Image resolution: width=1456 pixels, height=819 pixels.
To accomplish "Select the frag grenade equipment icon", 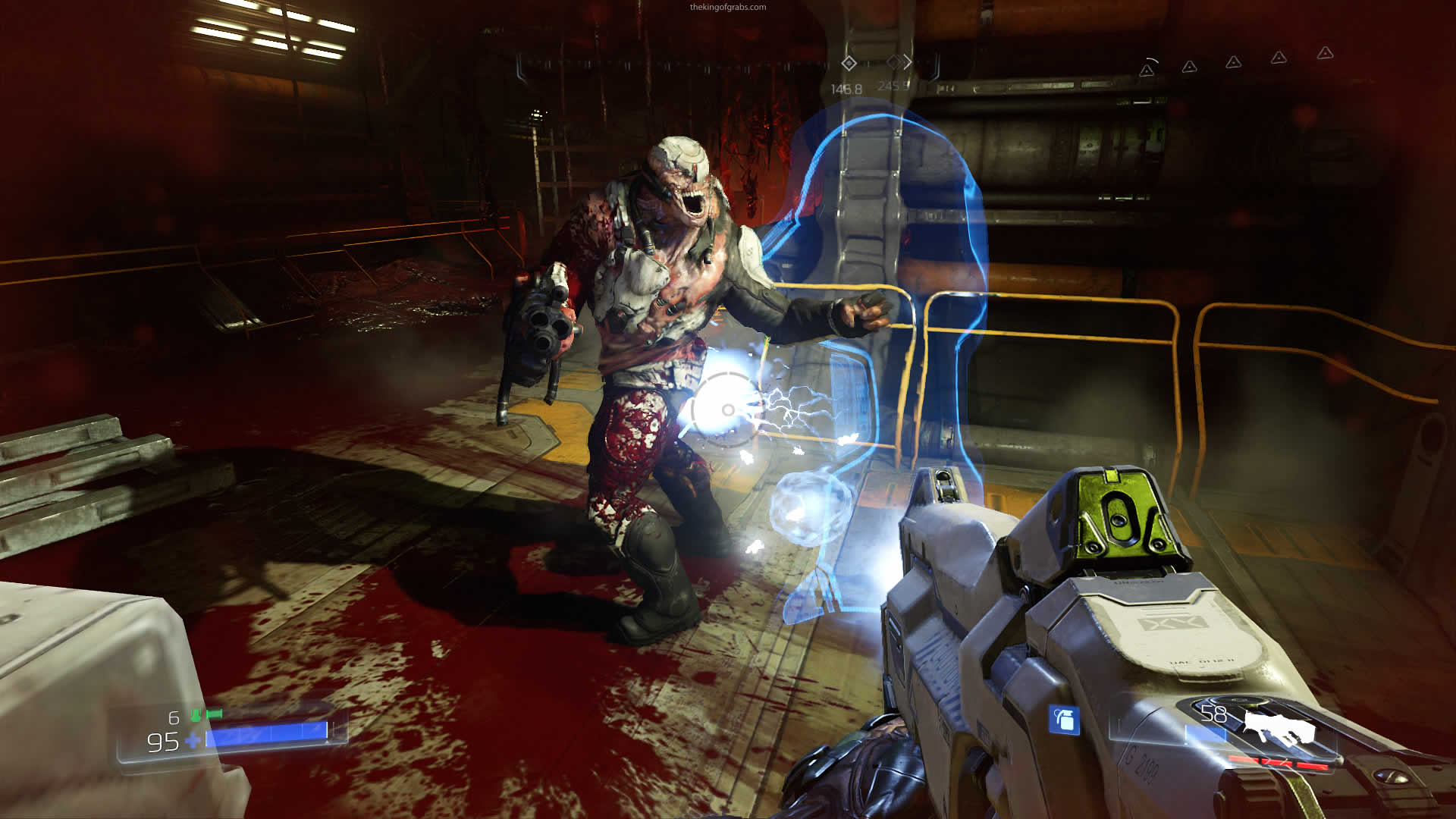I will coord(1064,719).
